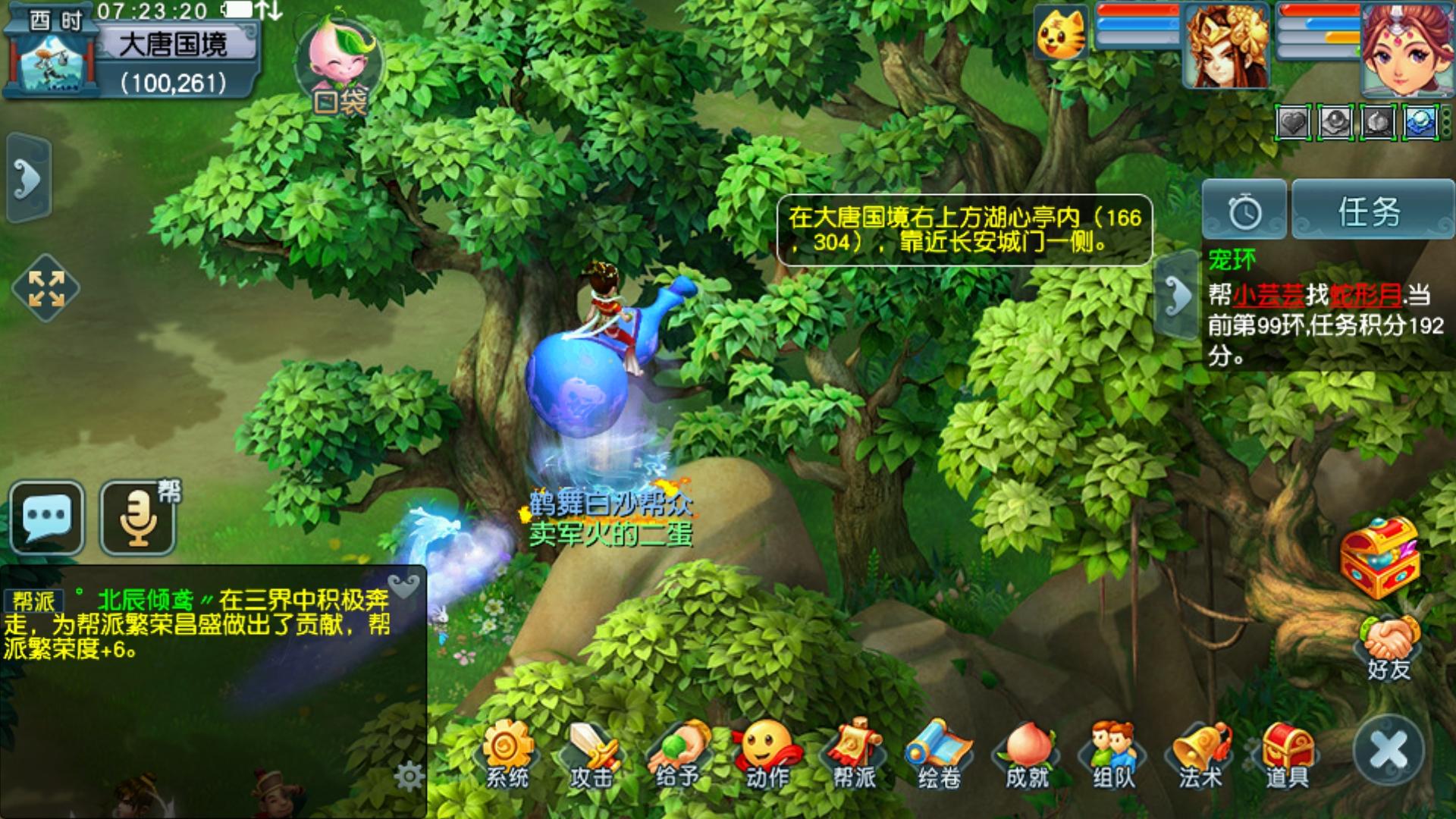Image resolution: width=1456 pixels, height=819 pixels.
Task: Open the 帮派 guild panel
Action: (x=854, y=753)
